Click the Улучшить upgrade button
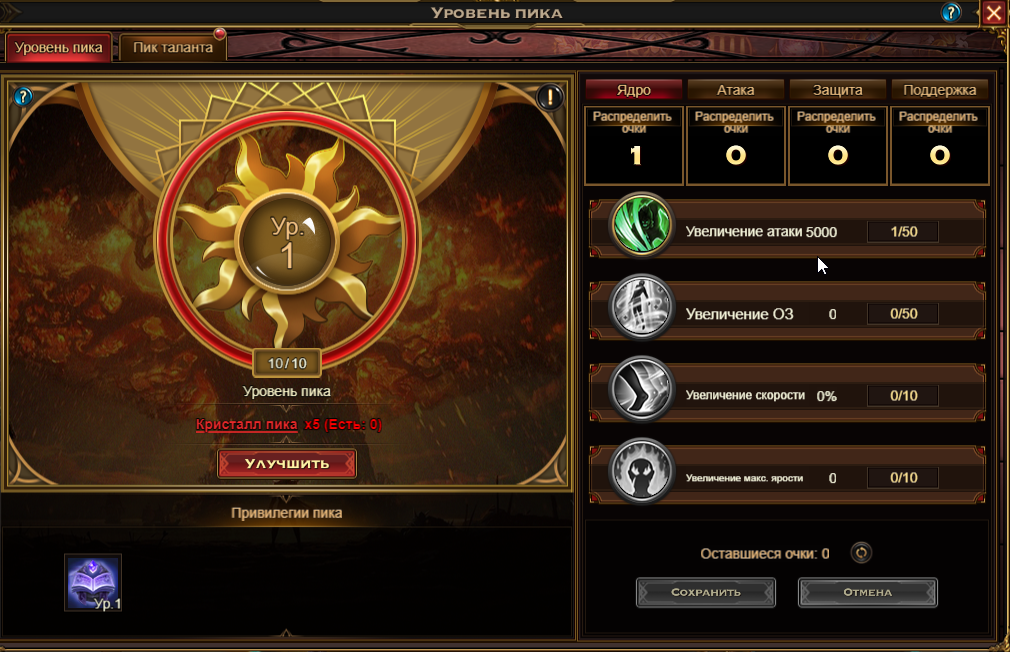This screenshot has height=652, width=1010. (287, 464)
